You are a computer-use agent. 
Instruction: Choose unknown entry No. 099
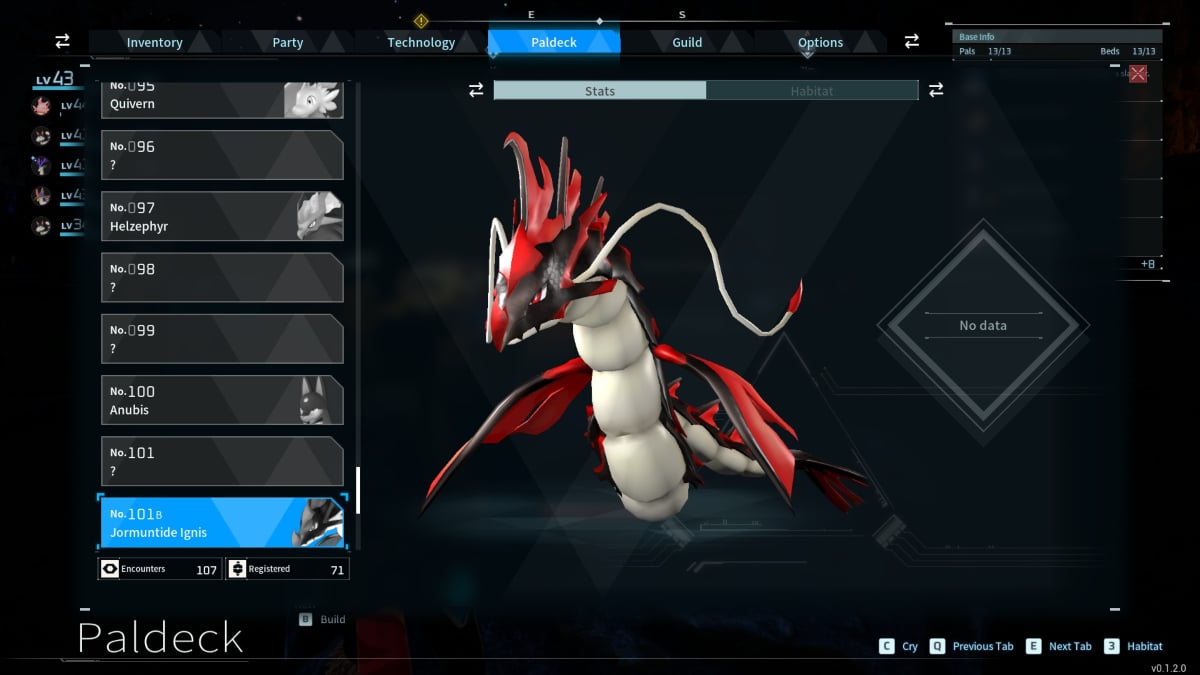[x=222, y=338]
